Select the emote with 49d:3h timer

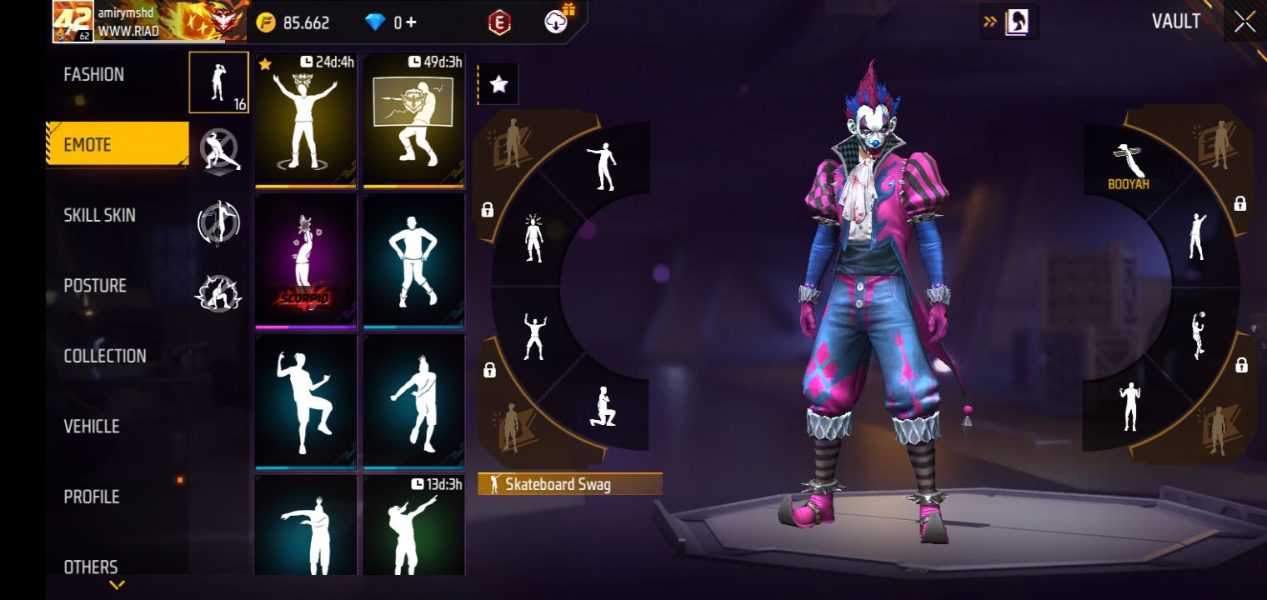[x=413, y=120]
